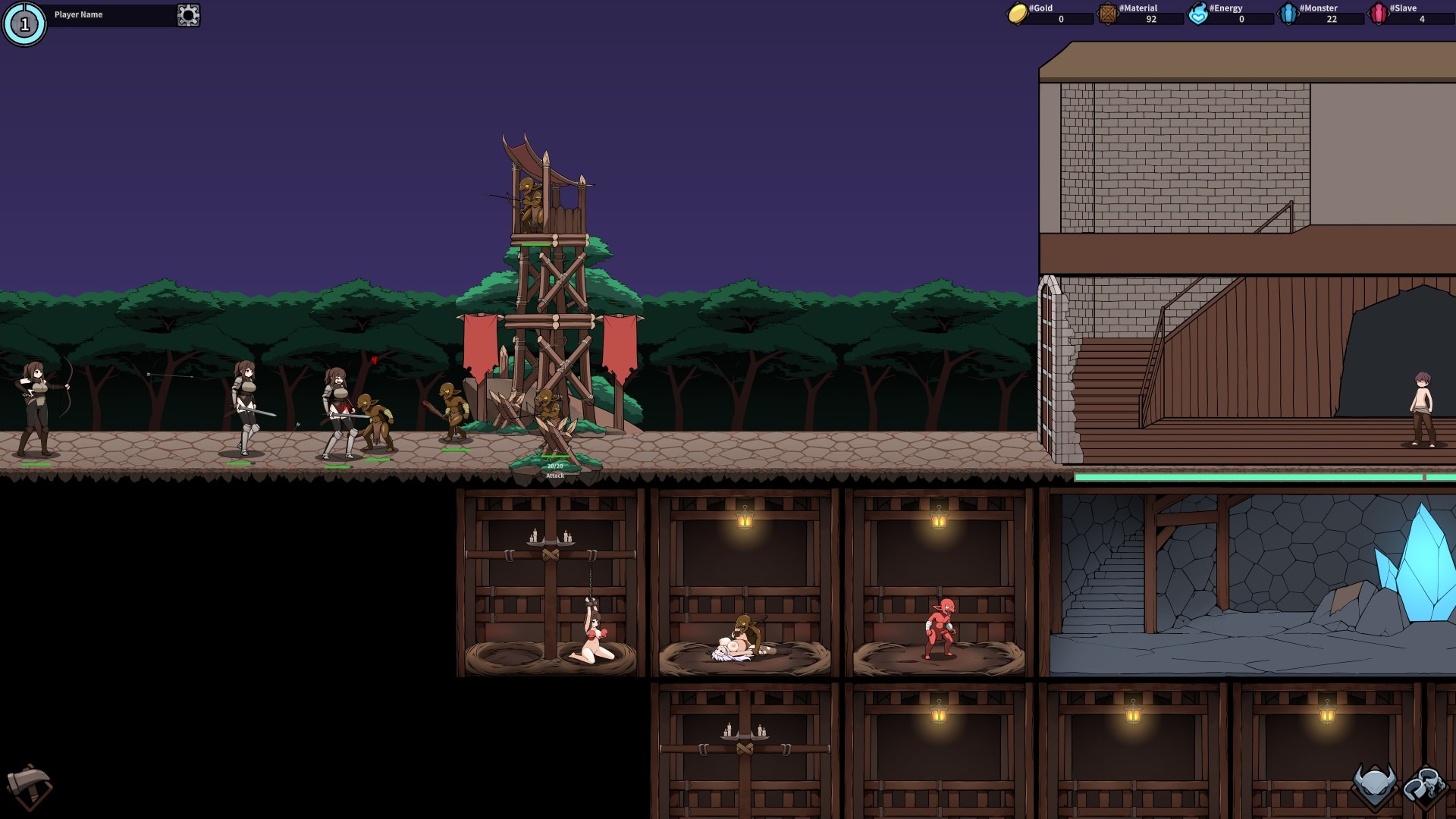Open settings with the gear icon
This screenshot has height=819, width=1456.
coord(188,15)
